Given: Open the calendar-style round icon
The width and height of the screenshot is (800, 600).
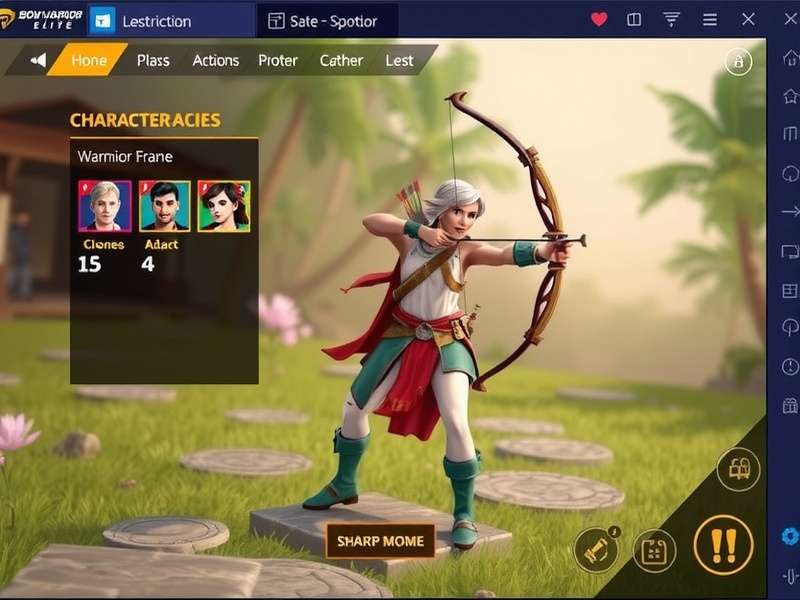Looking at the screenshot, I should [654, 550].
